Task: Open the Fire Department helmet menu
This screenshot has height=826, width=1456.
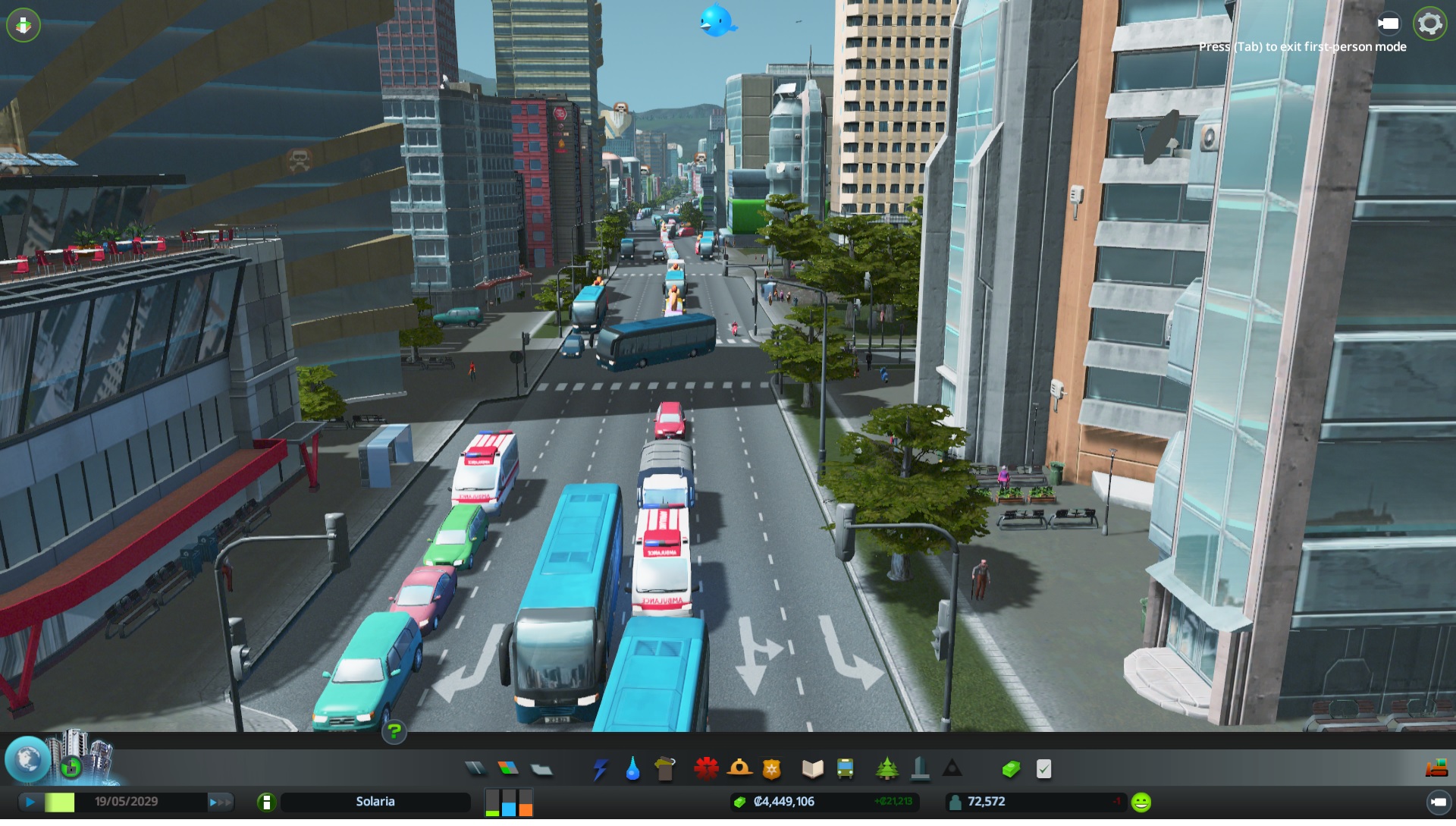Action: tap(739, 769)
